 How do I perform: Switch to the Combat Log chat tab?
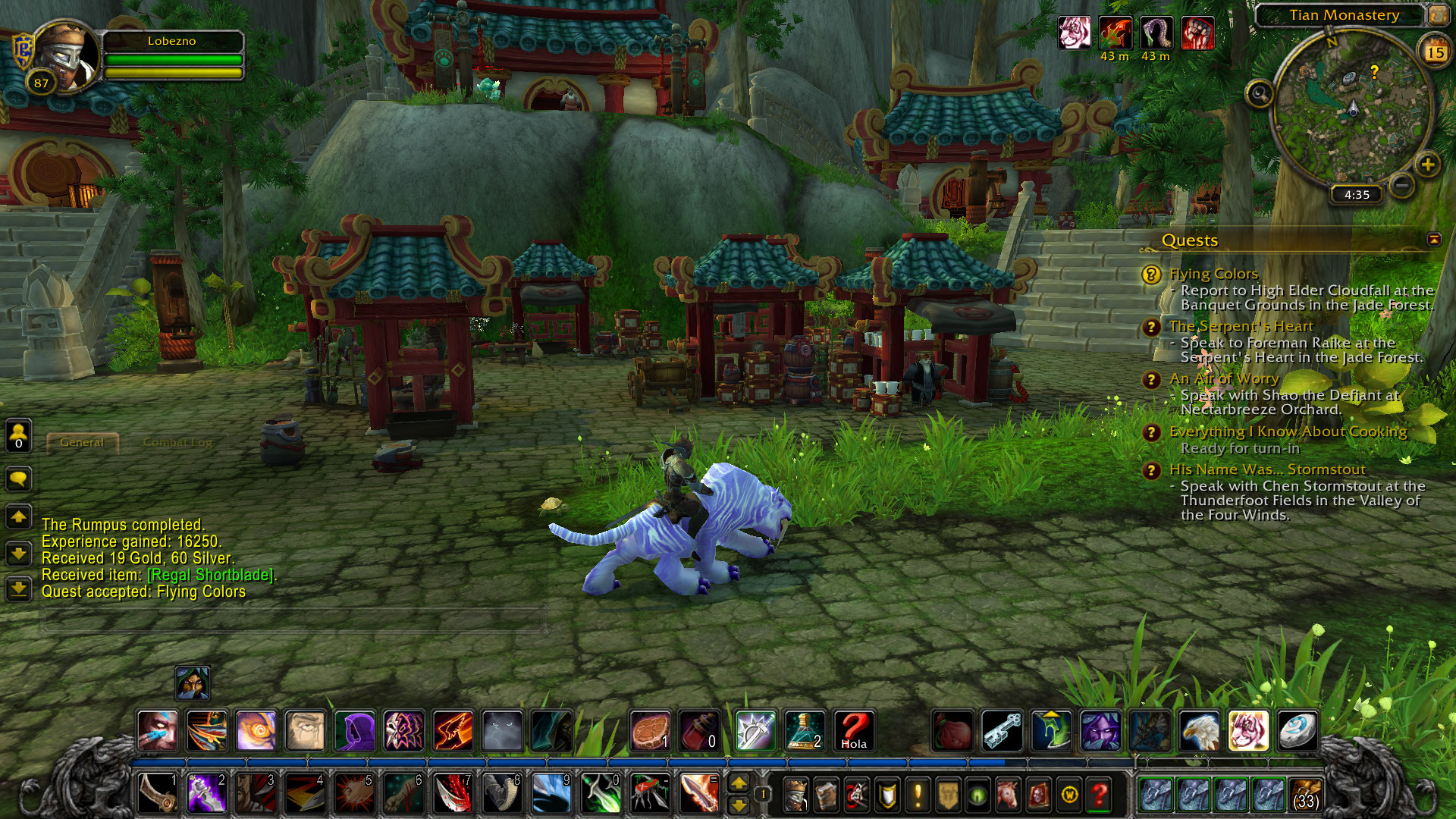[x=177, y=442]
